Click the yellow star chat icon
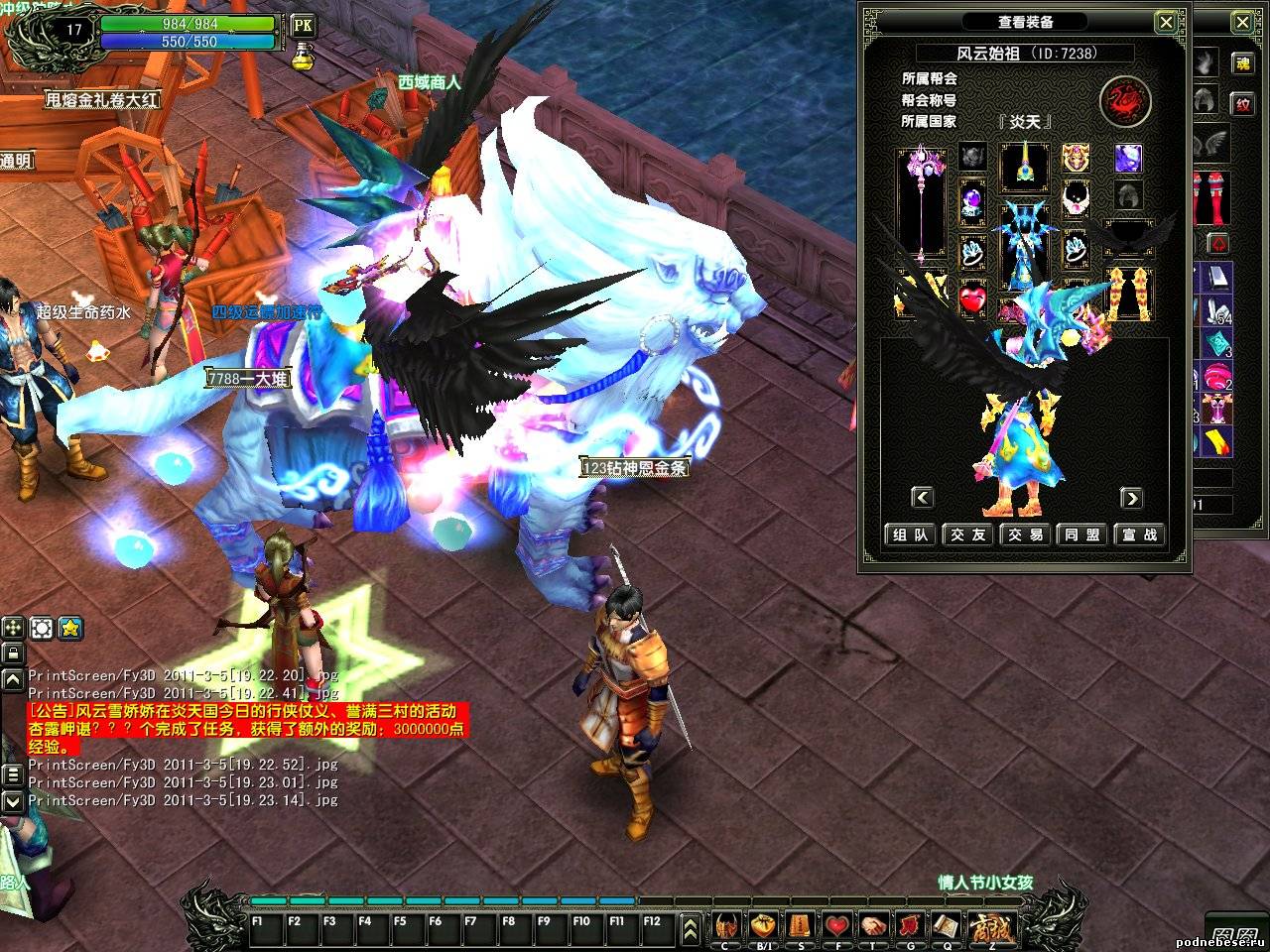1270x952 pixels. [x=70, y=628]
